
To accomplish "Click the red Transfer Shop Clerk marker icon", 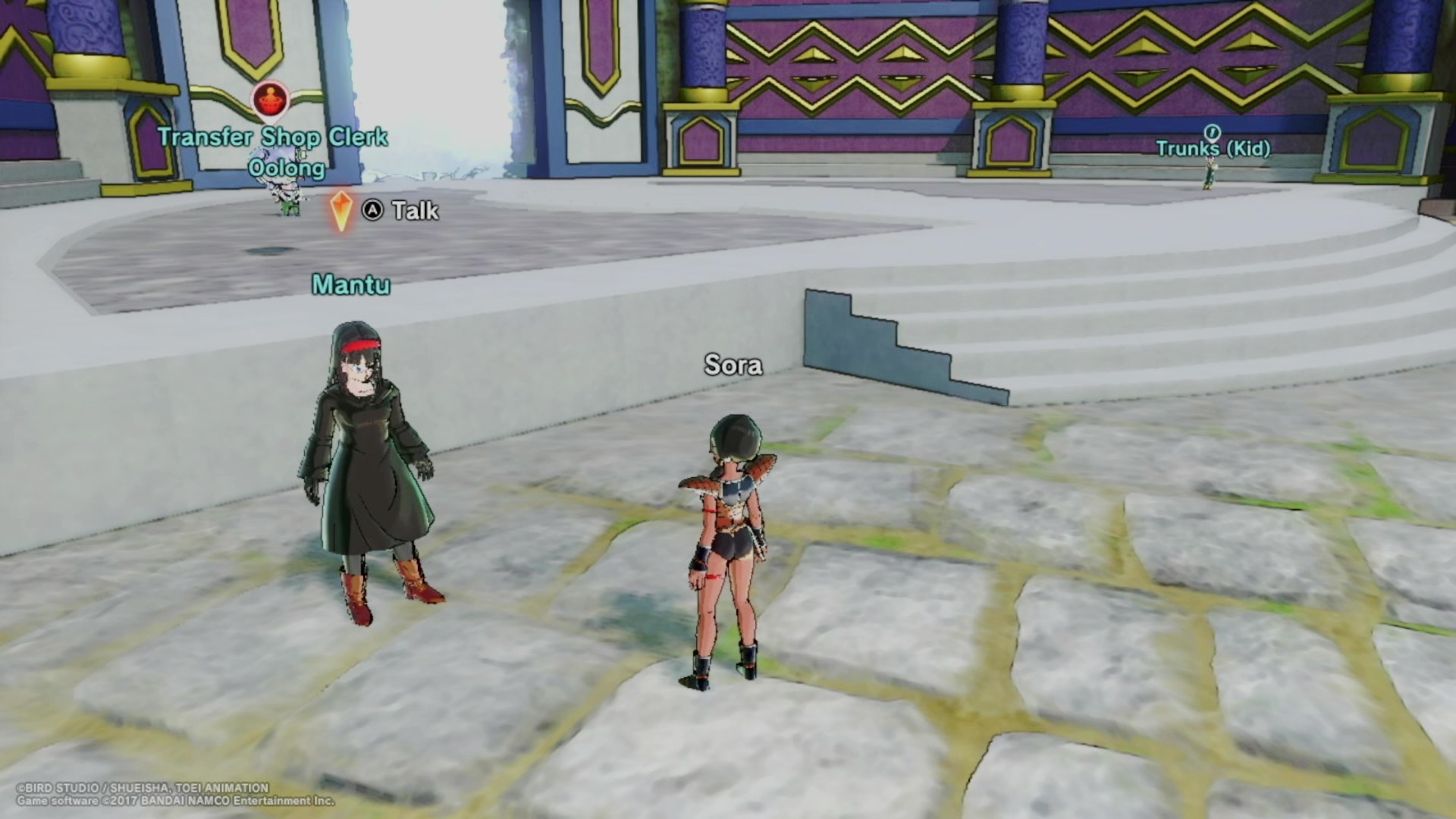I will pos(271,100).
